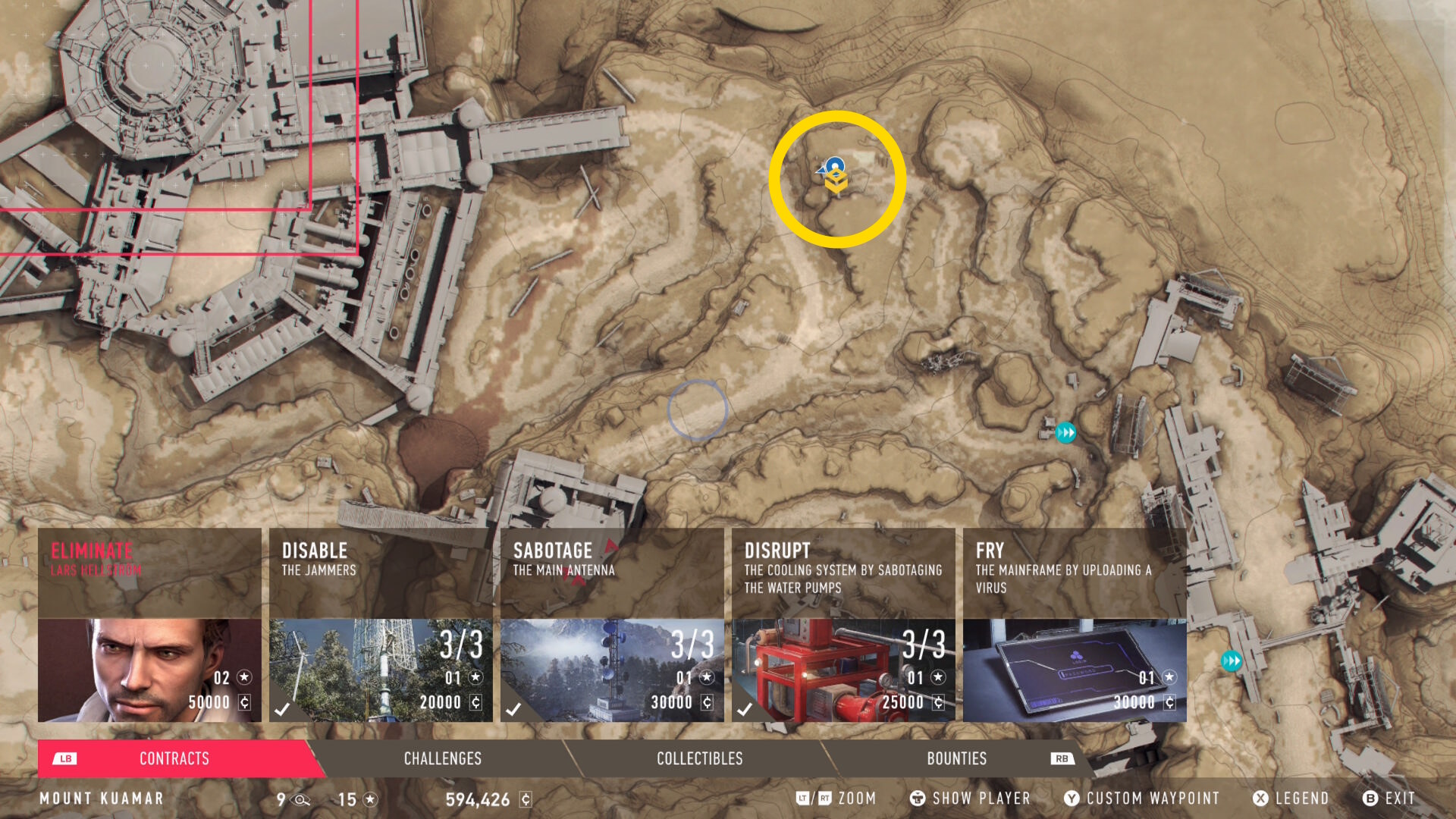Select the teal fast-travel marker near the rocky path
The height and width of the screenshot is (819, 1456).
1065,432
